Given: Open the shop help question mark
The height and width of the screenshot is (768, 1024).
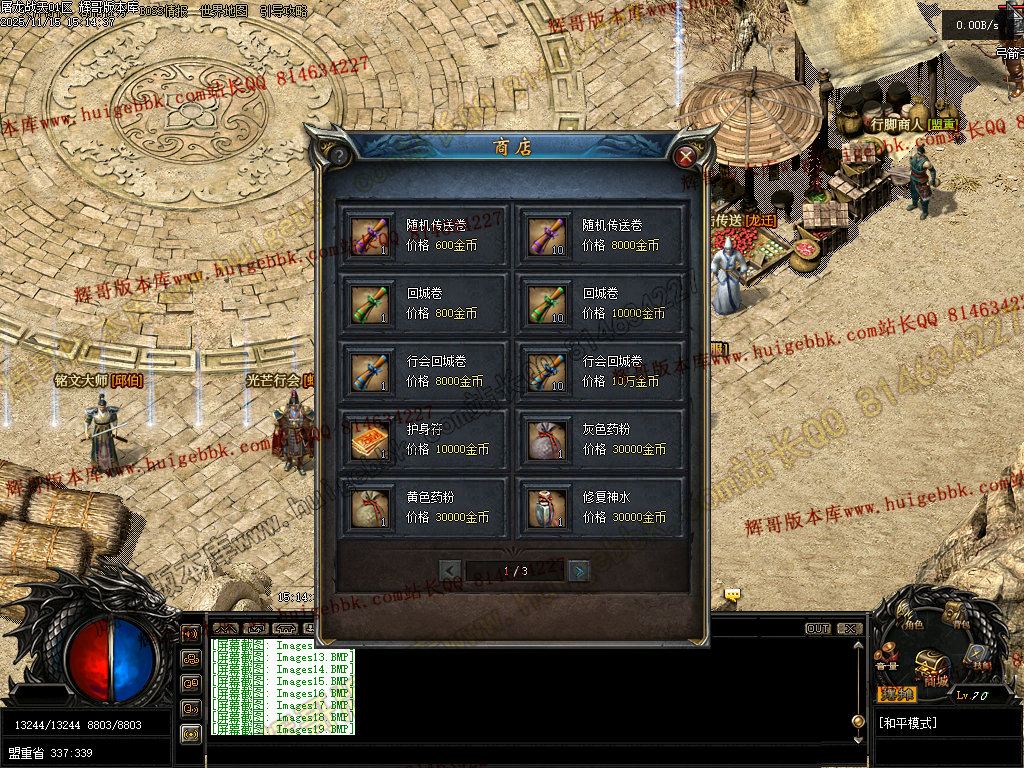Looking at the screenshot, I should [340, 156].
